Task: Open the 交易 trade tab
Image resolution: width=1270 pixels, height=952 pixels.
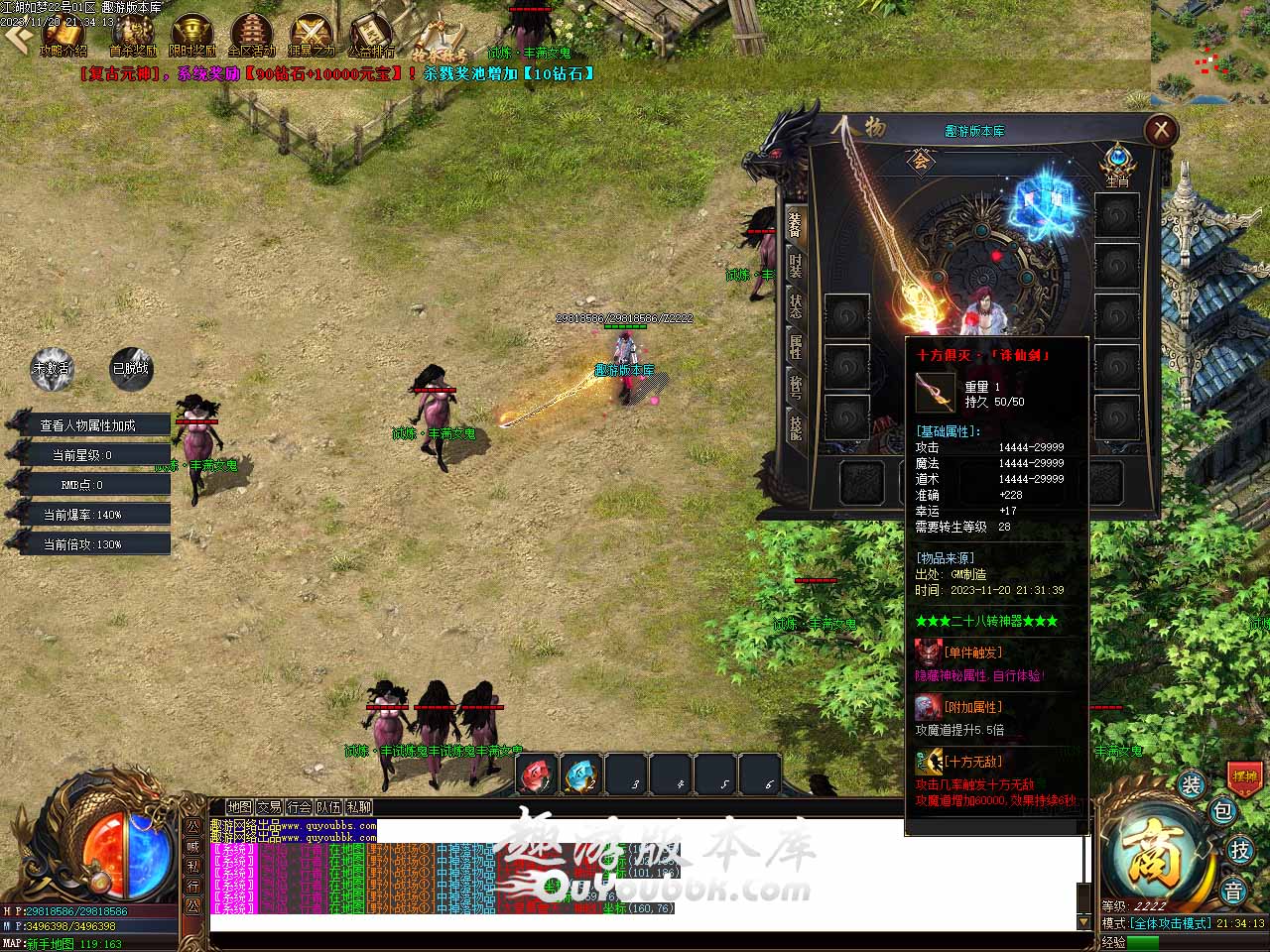Action: coord(269,807)
